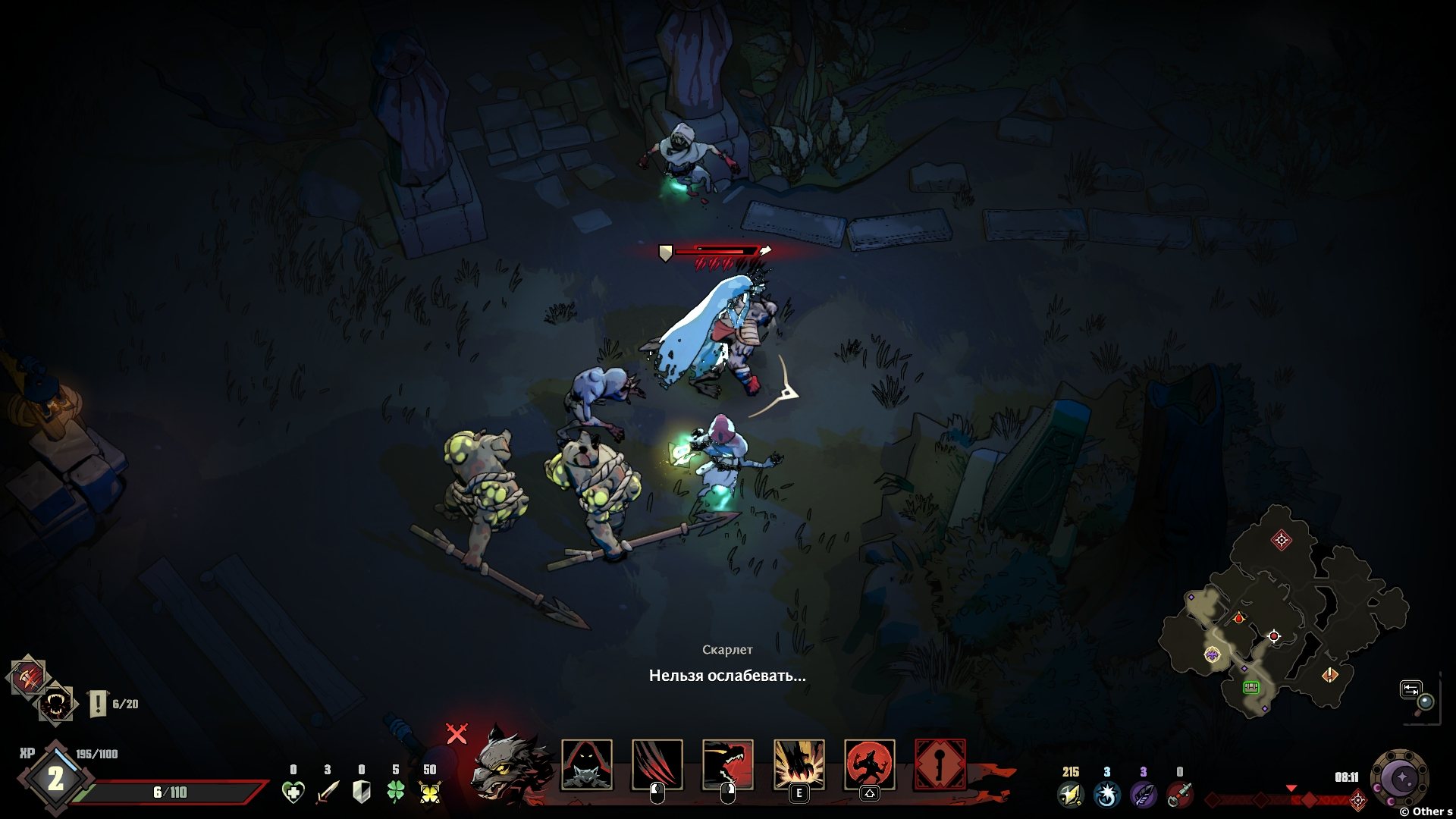Select the red key item slot

click(x=940, y=764)
